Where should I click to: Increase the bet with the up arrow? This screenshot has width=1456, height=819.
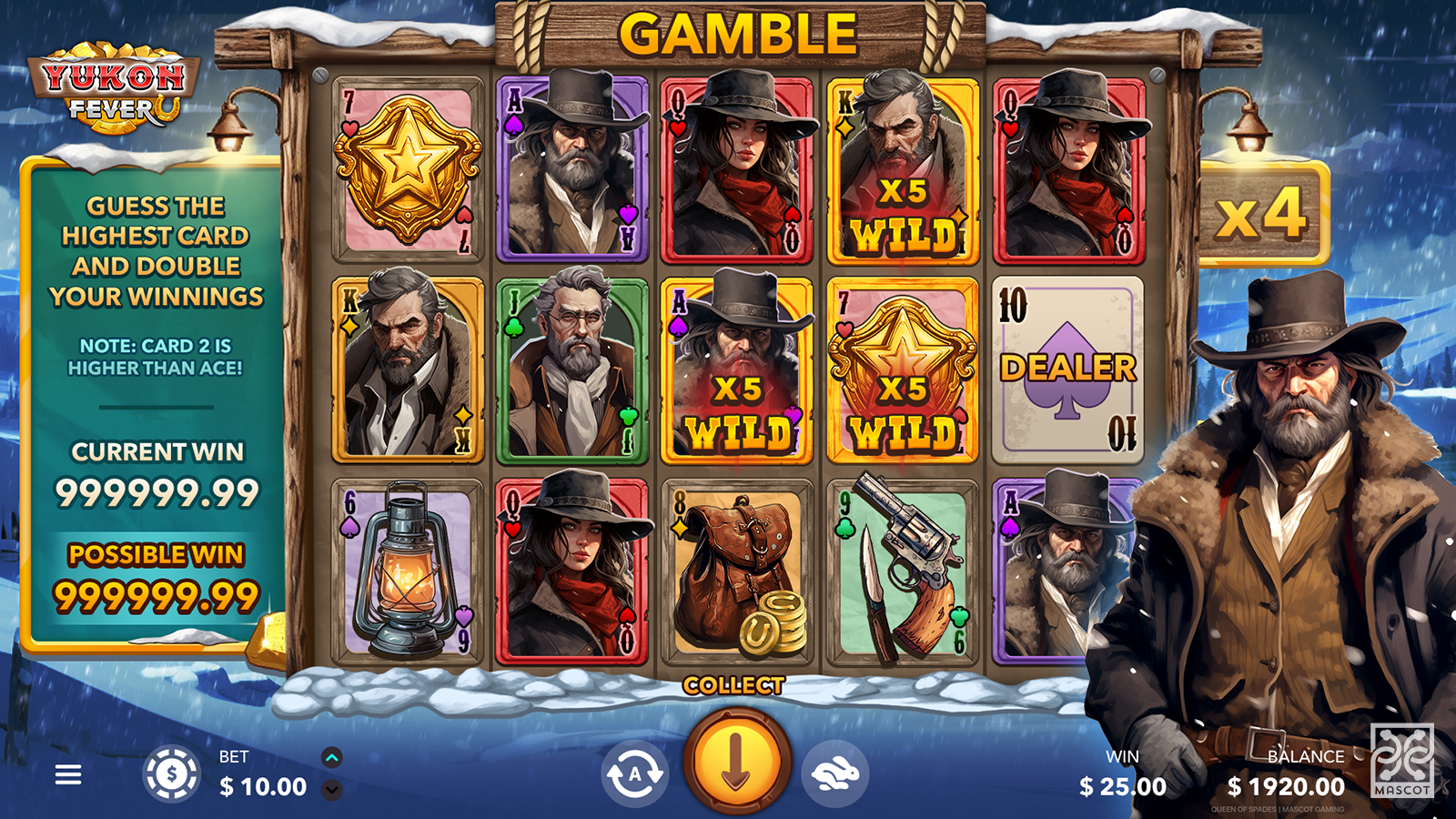[332, 757]
